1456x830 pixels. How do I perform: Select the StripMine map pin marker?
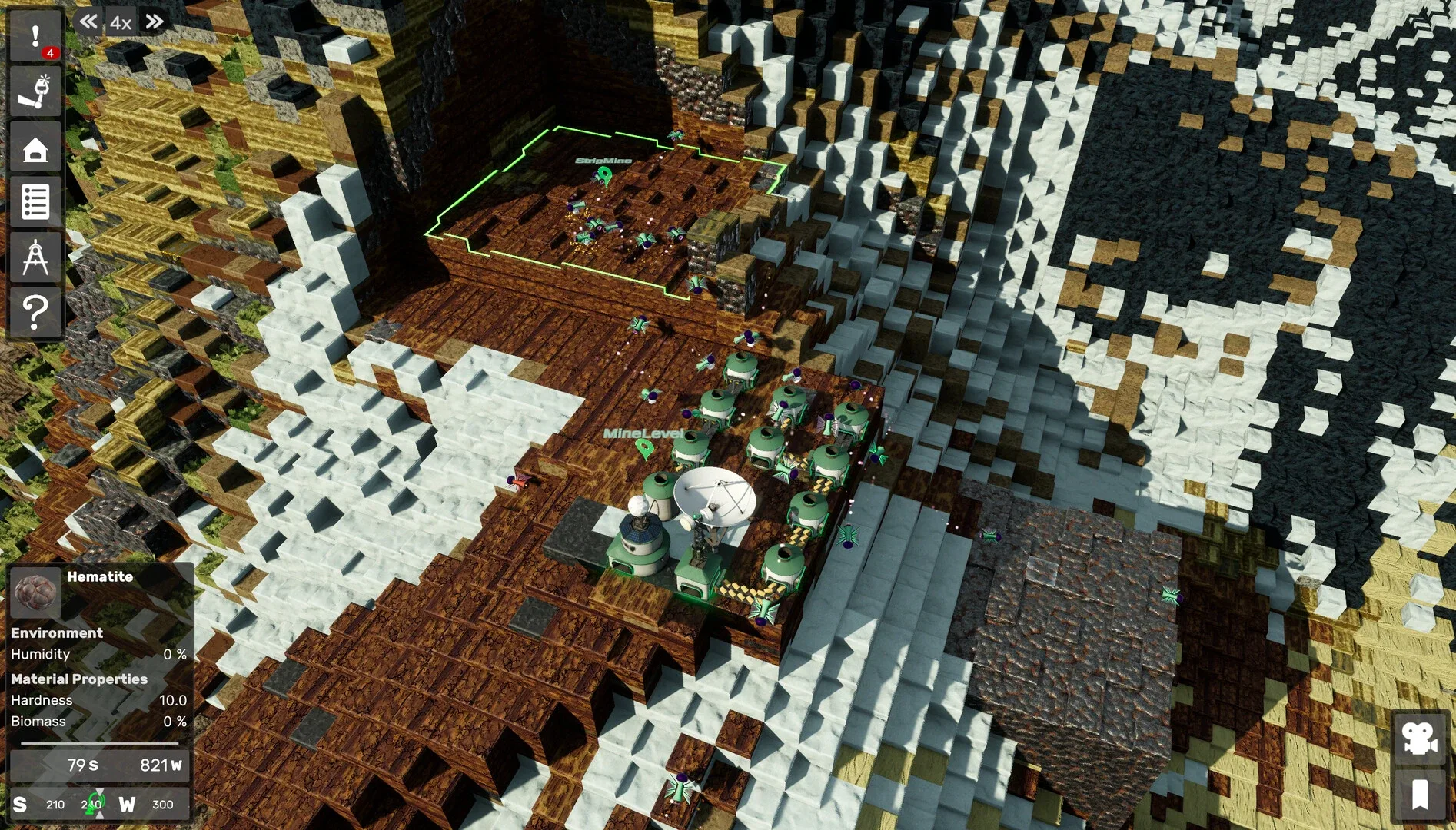[x=604, y=177]
